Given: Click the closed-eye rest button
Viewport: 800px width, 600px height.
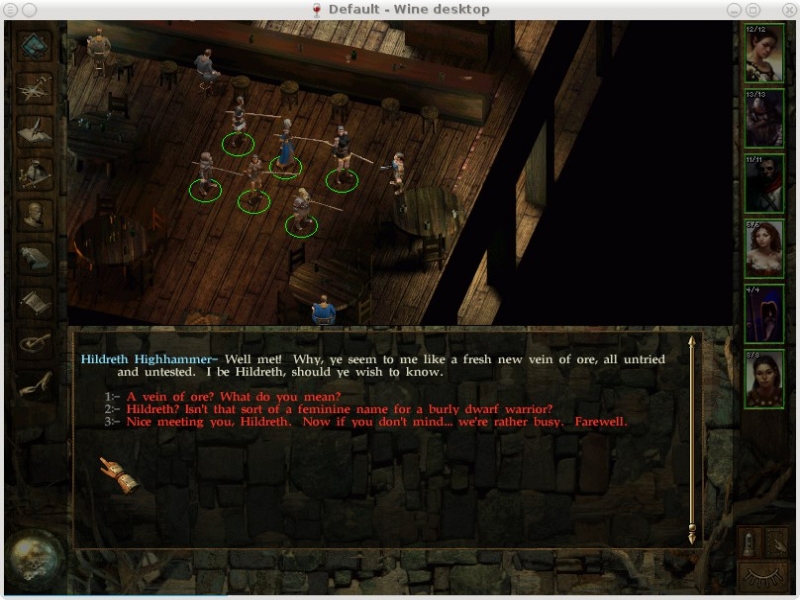Looking at the screenshot, I should coord(763,576).
